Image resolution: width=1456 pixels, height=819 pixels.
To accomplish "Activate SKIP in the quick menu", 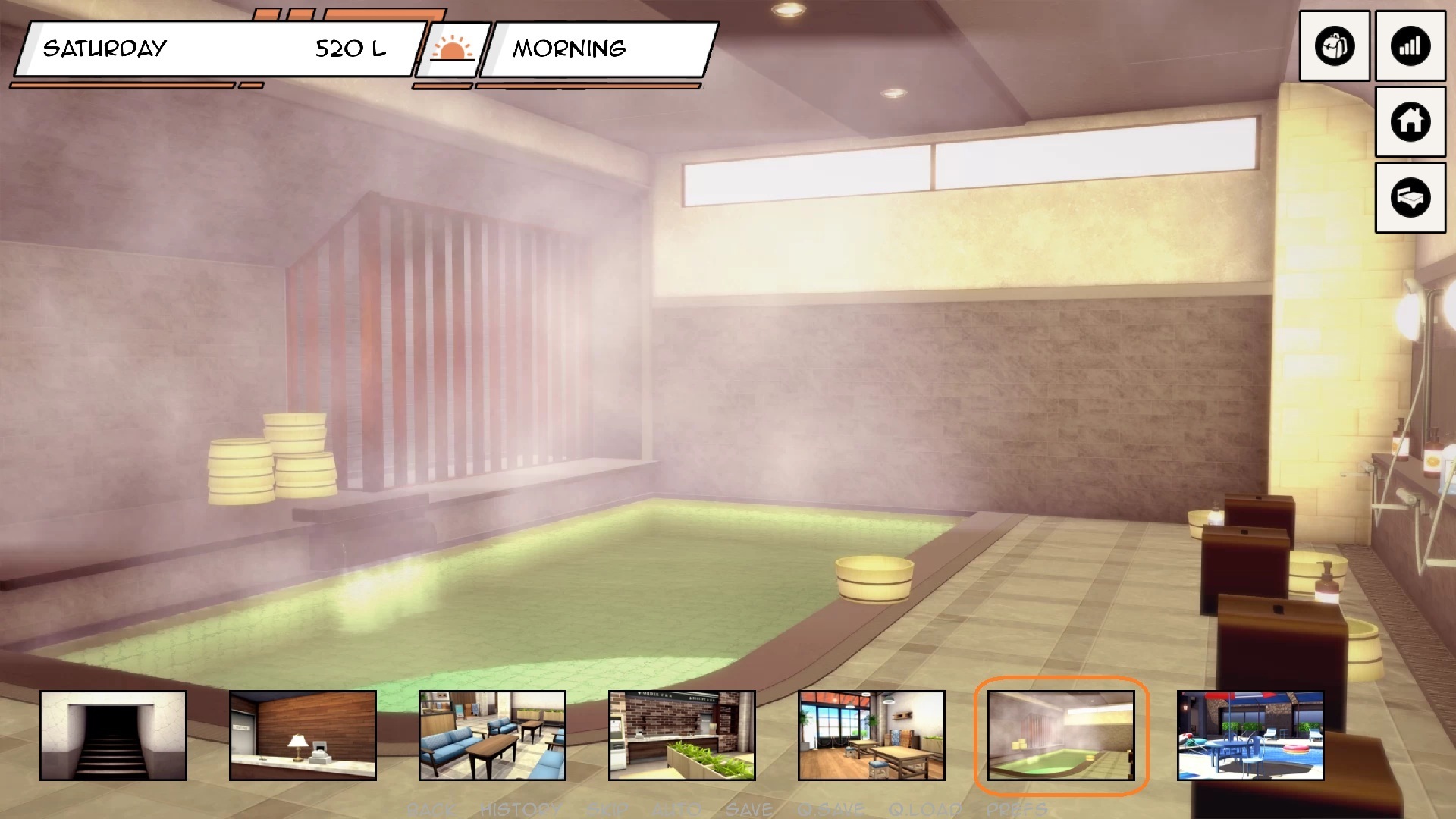I will pyautogui.click(x=607, y=810).
